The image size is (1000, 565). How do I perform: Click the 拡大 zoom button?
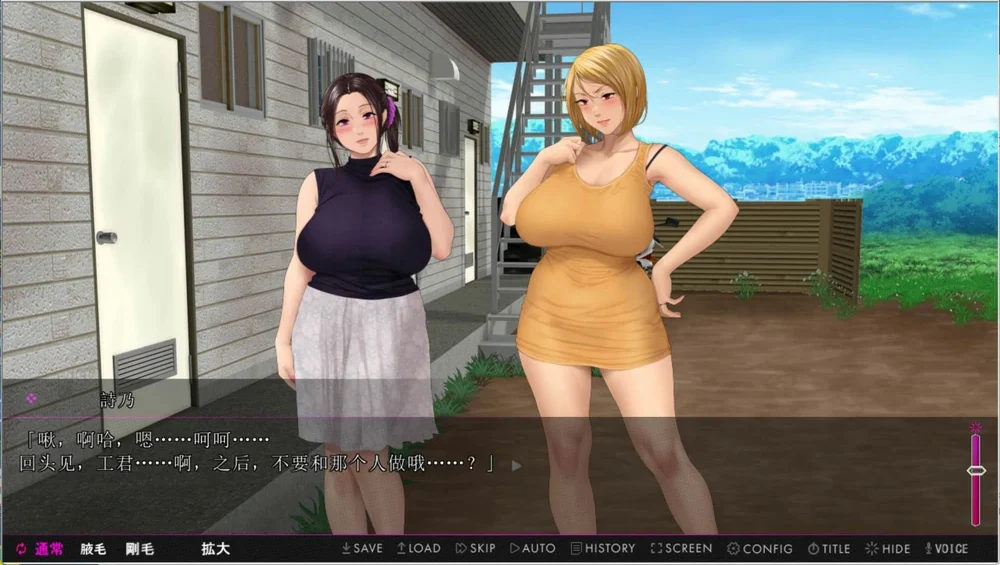tap(215, 548)
